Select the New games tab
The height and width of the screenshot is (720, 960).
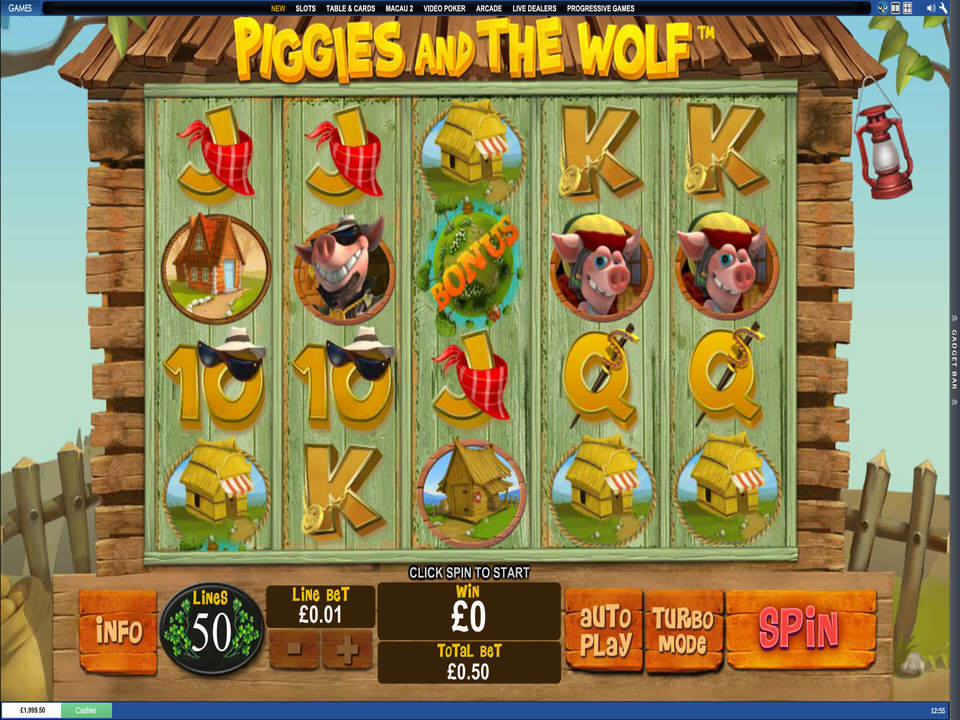[278, 8]
